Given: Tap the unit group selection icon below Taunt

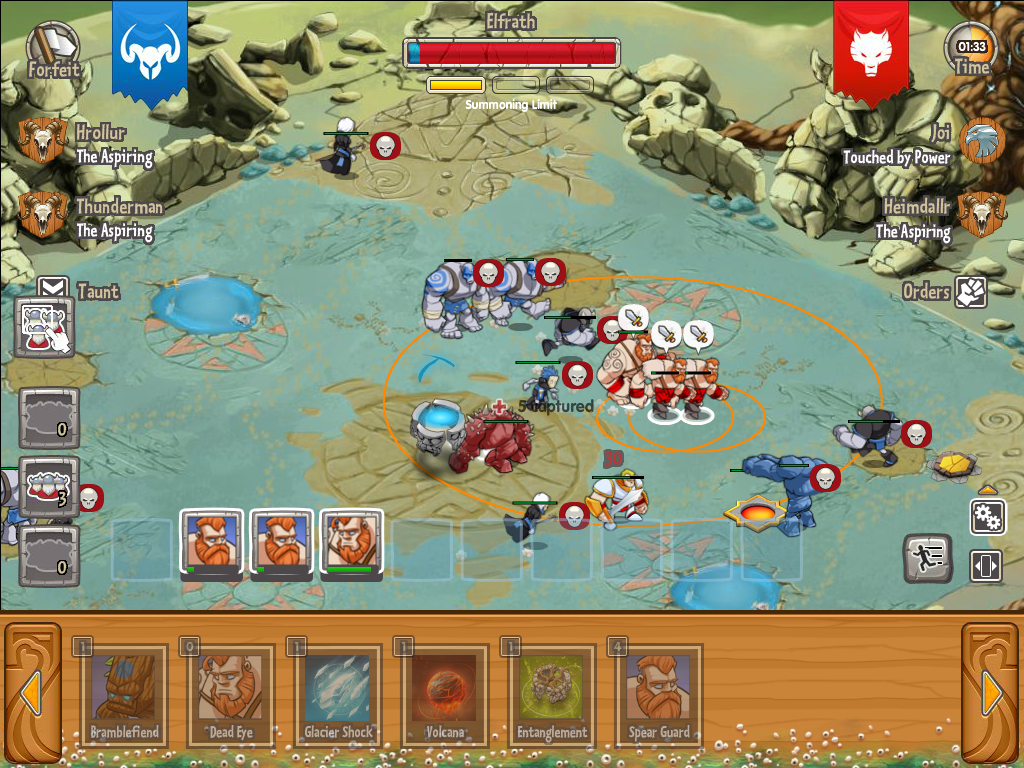Looking at the screenshot, I should point(44,327).
